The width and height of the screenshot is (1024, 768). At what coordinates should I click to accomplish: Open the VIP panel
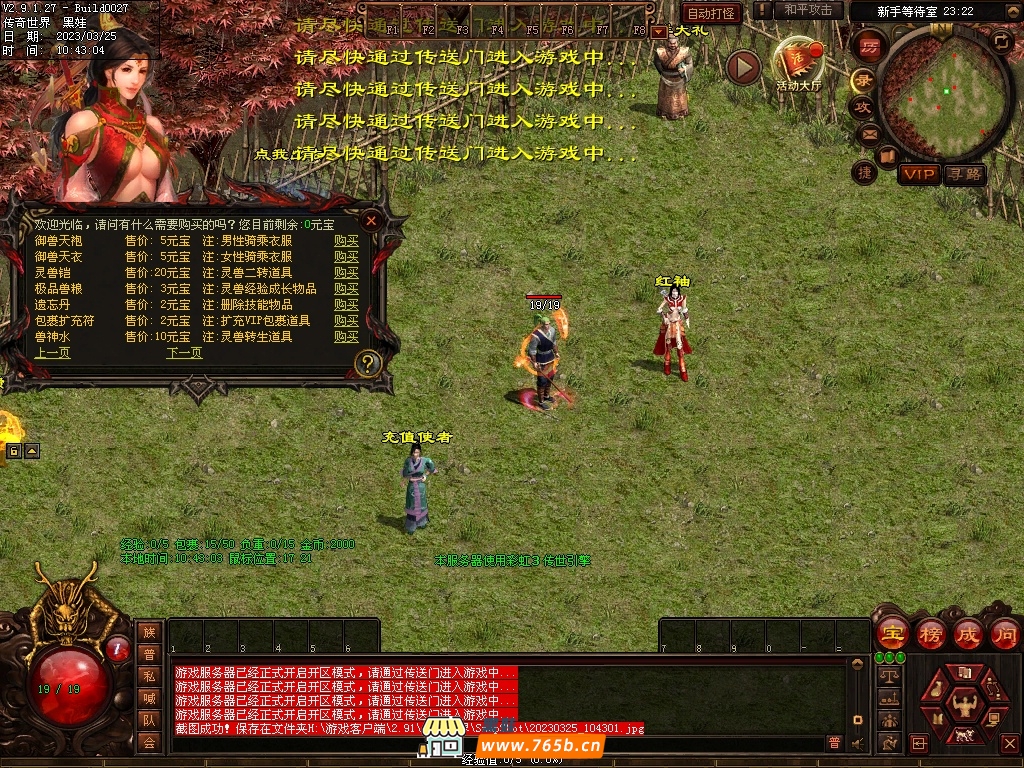[x=918, y=174]
